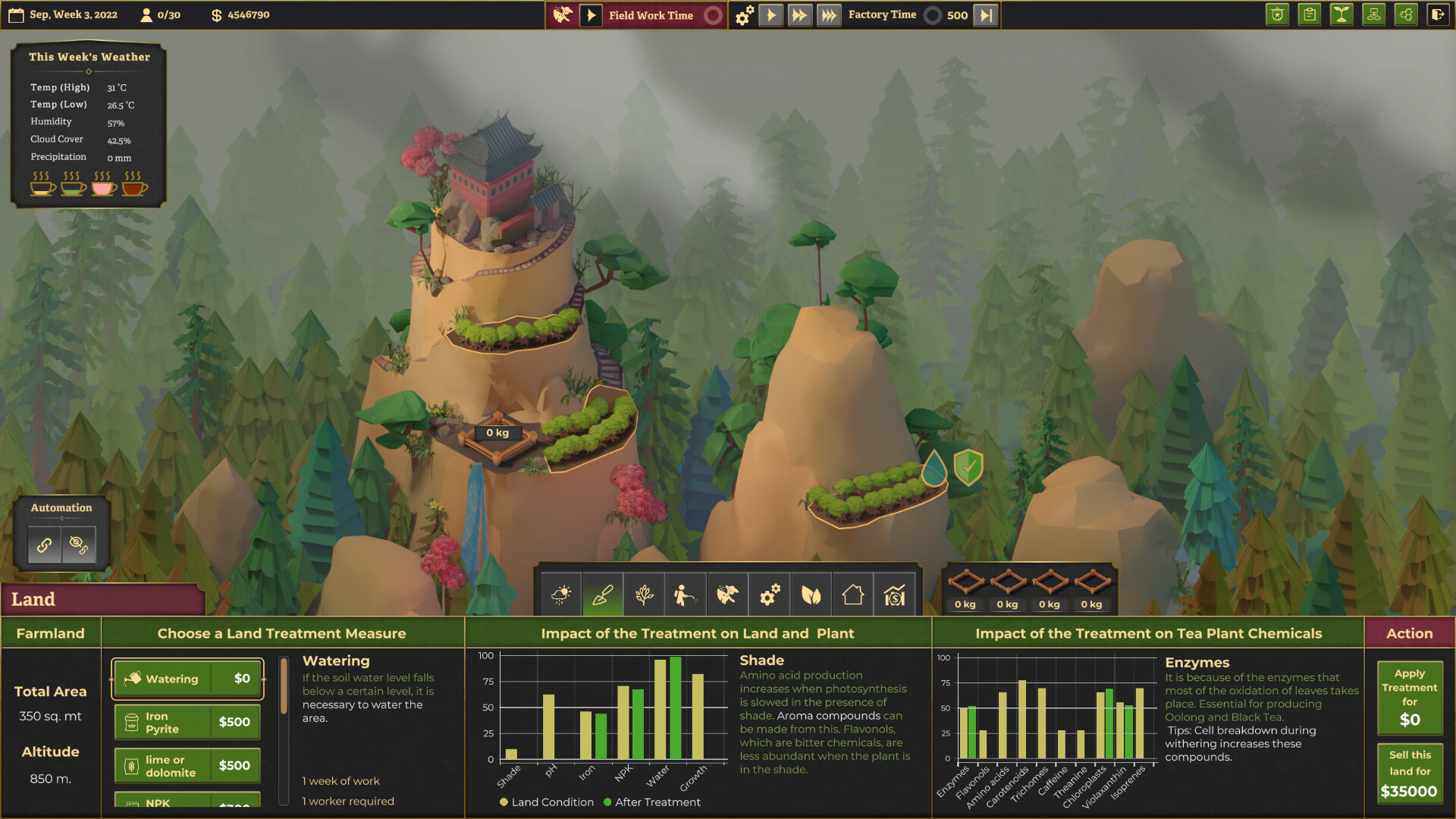Image resolution: width=1456 pixels, height=819 pixels.
Task: Click Sell this land for $35000
Action: (1408, 772)
